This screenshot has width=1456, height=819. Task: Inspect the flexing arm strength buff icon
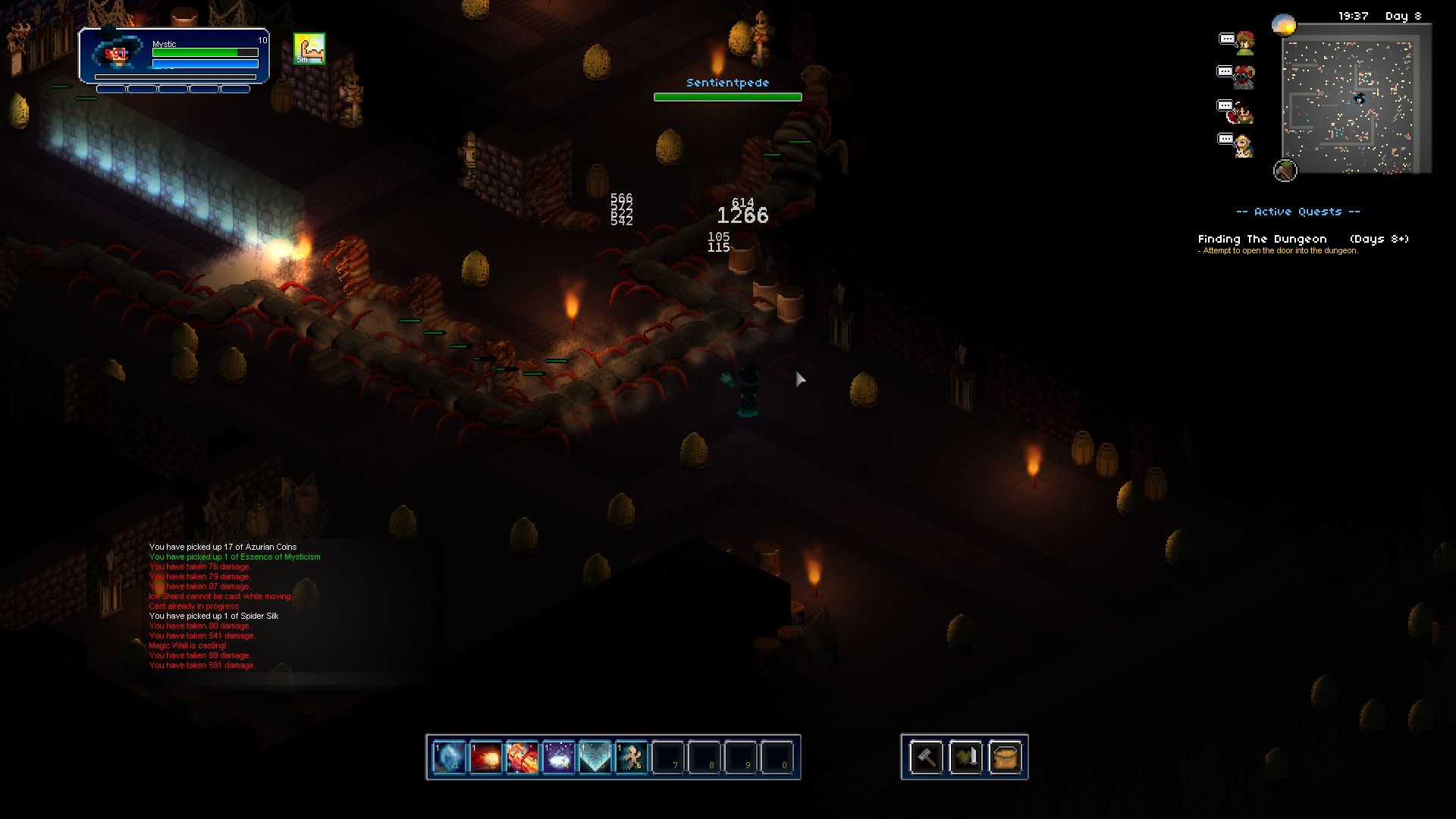coord(309,49)
